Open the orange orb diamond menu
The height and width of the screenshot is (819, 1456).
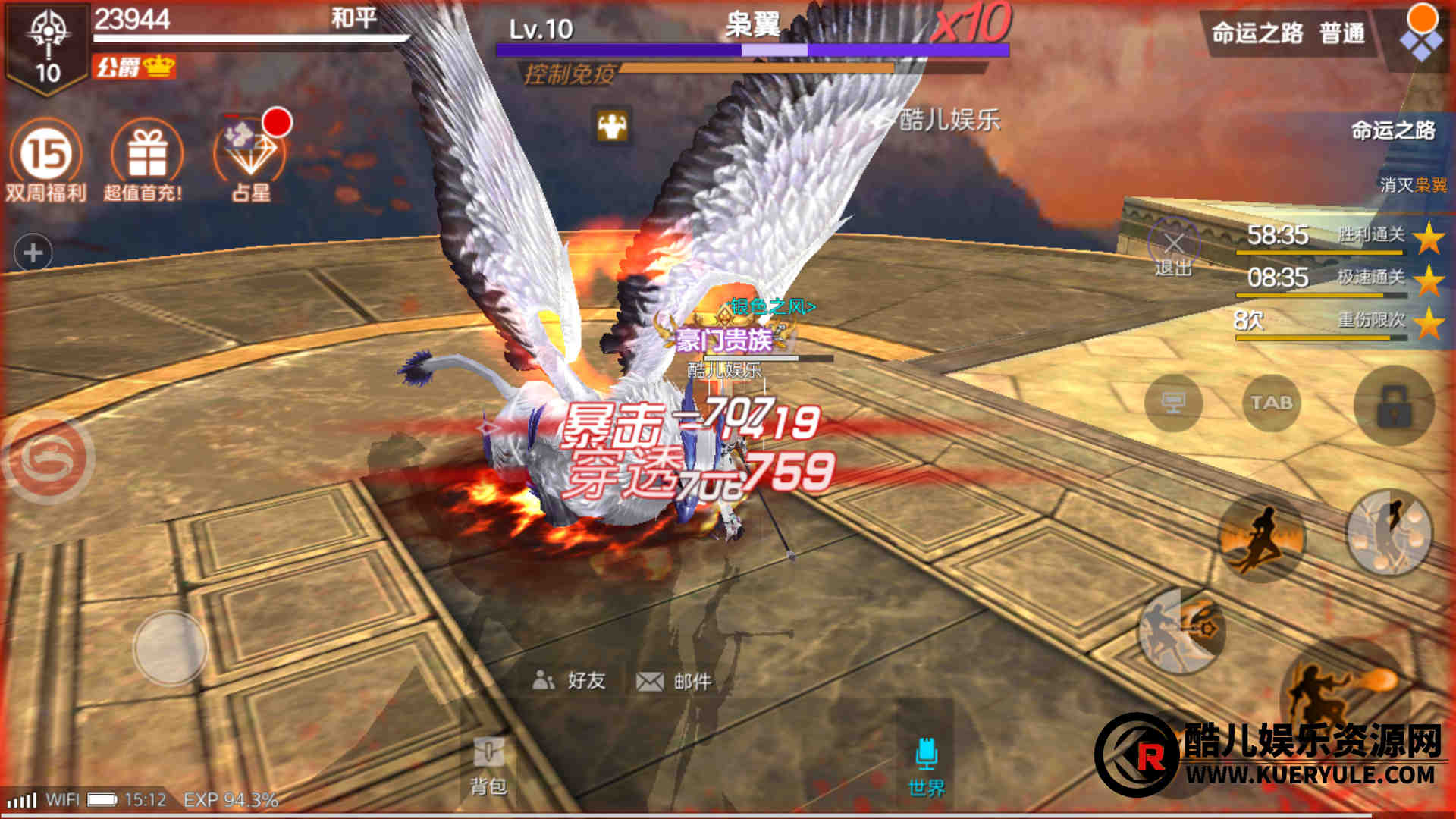coord(1421,33)
